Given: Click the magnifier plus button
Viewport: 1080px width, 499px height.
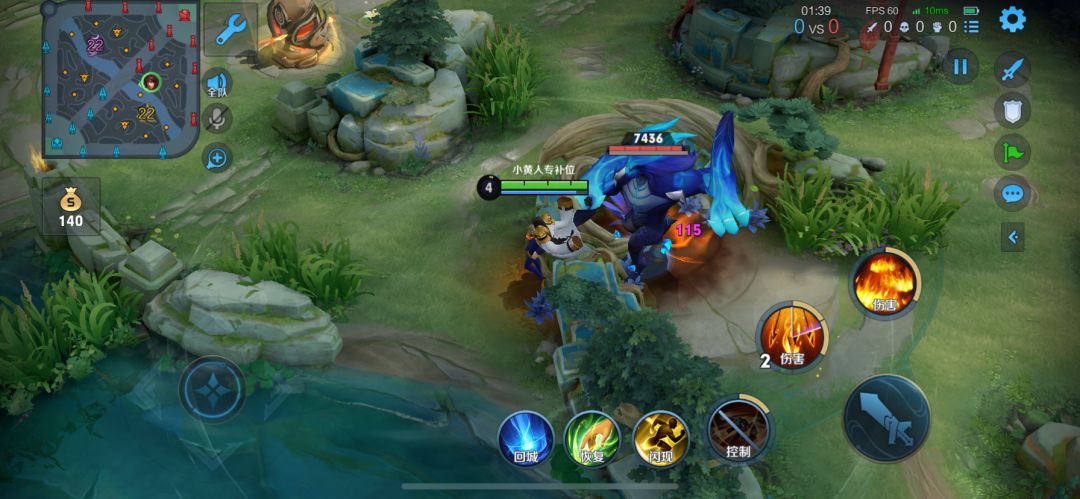Looking at the screenshot, I should pyautogui.click(x=217, y=157).
